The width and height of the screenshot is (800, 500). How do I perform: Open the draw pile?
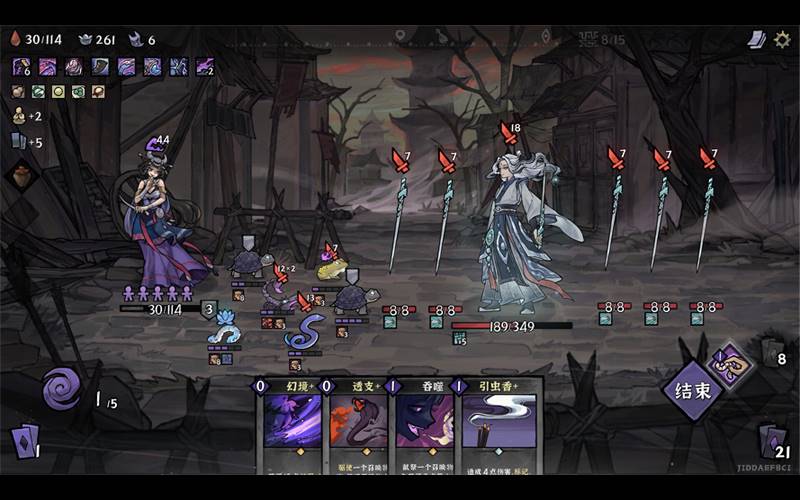pyautogui.click(x=24, y=440)
